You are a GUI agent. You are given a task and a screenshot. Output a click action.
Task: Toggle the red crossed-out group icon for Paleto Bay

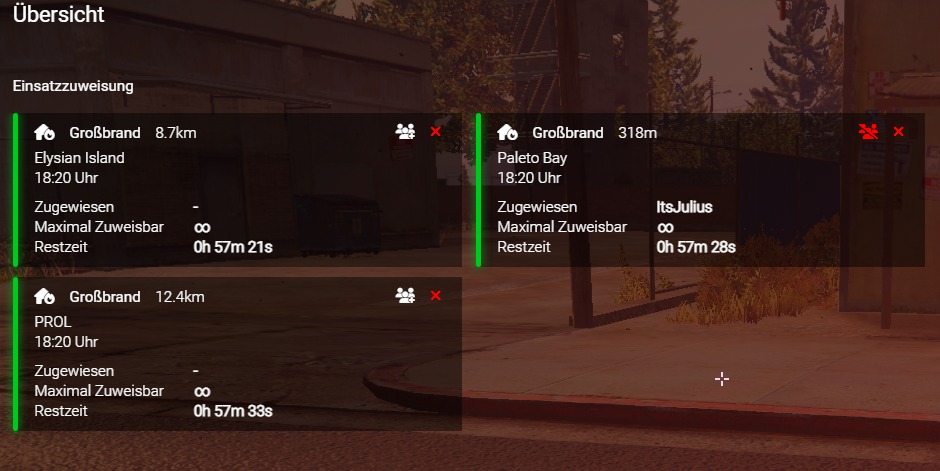(868, 132)
